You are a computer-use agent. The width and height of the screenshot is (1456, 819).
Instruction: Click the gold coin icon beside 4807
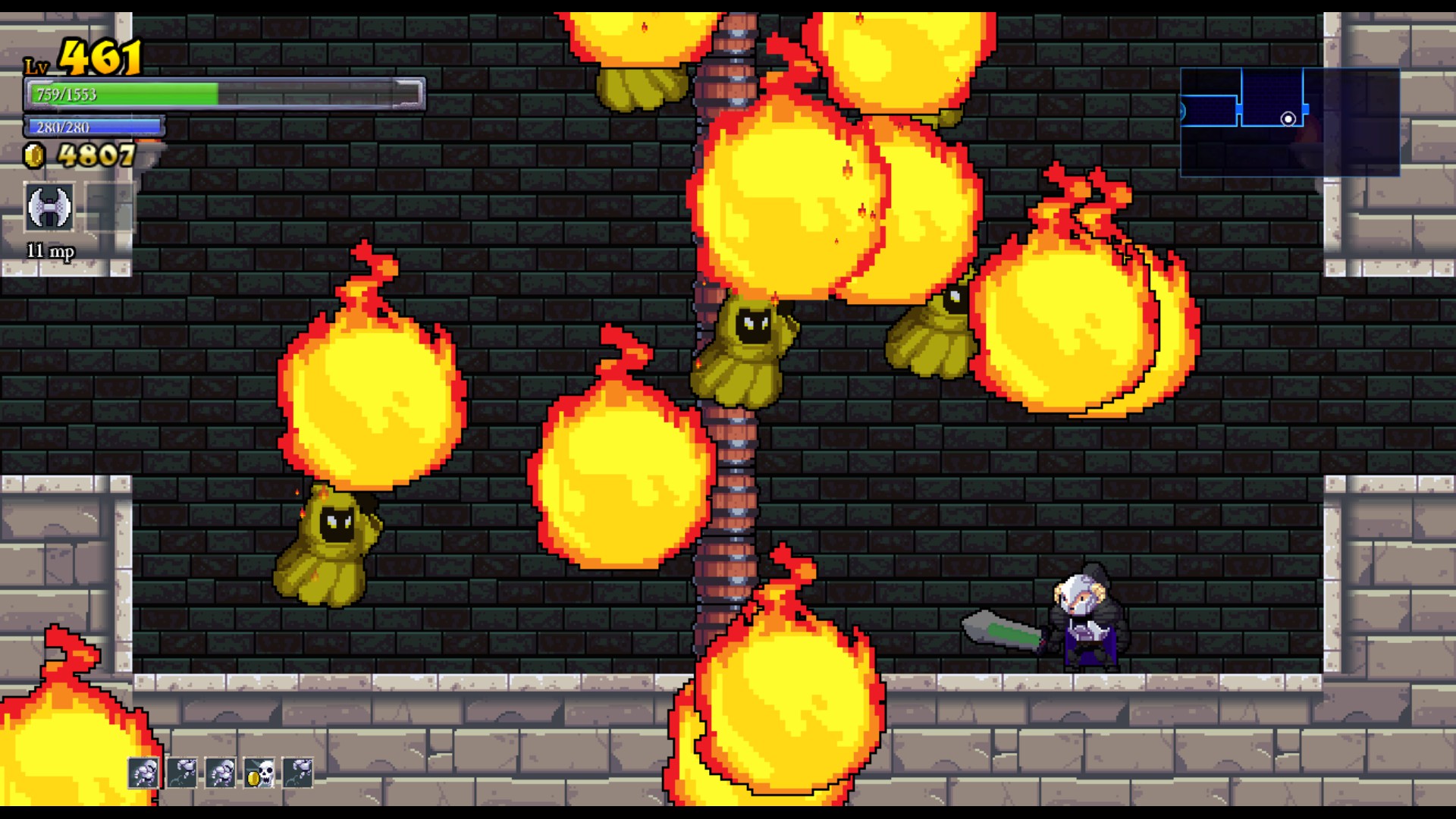click(x=36, y=157)
